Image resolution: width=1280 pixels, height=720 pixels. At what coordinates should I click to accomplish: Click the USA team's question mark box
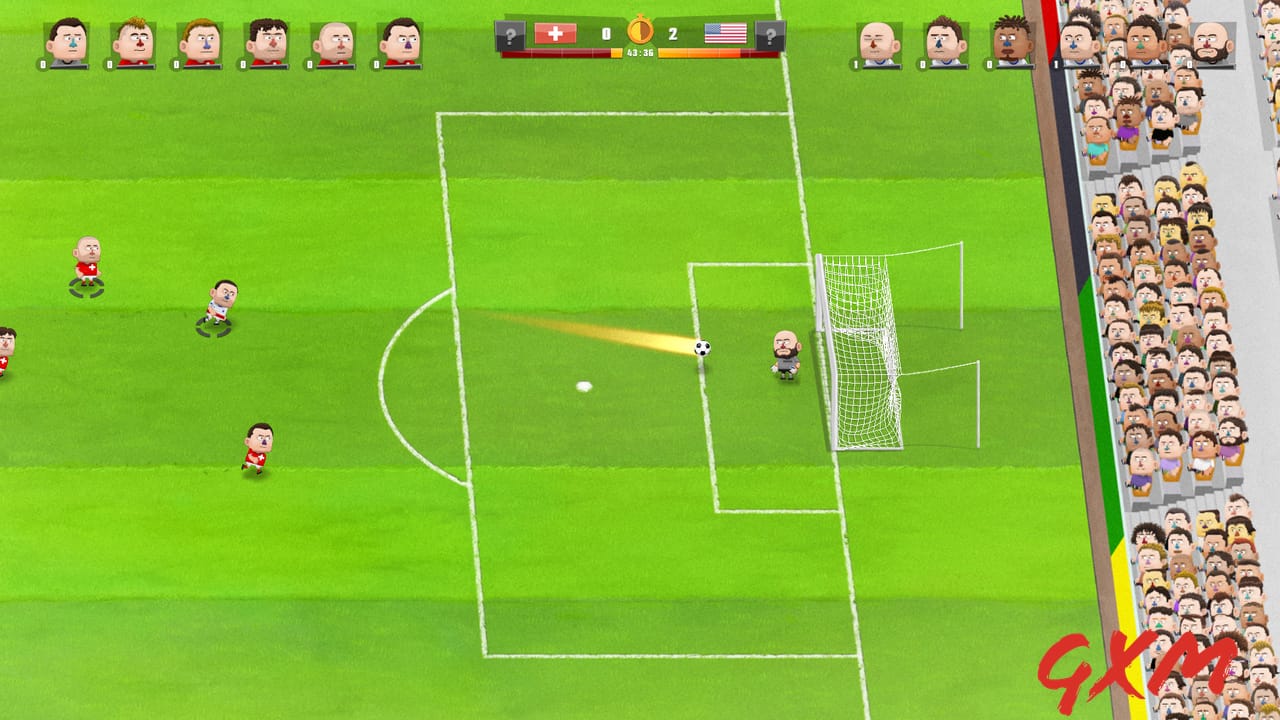point(770,37)
